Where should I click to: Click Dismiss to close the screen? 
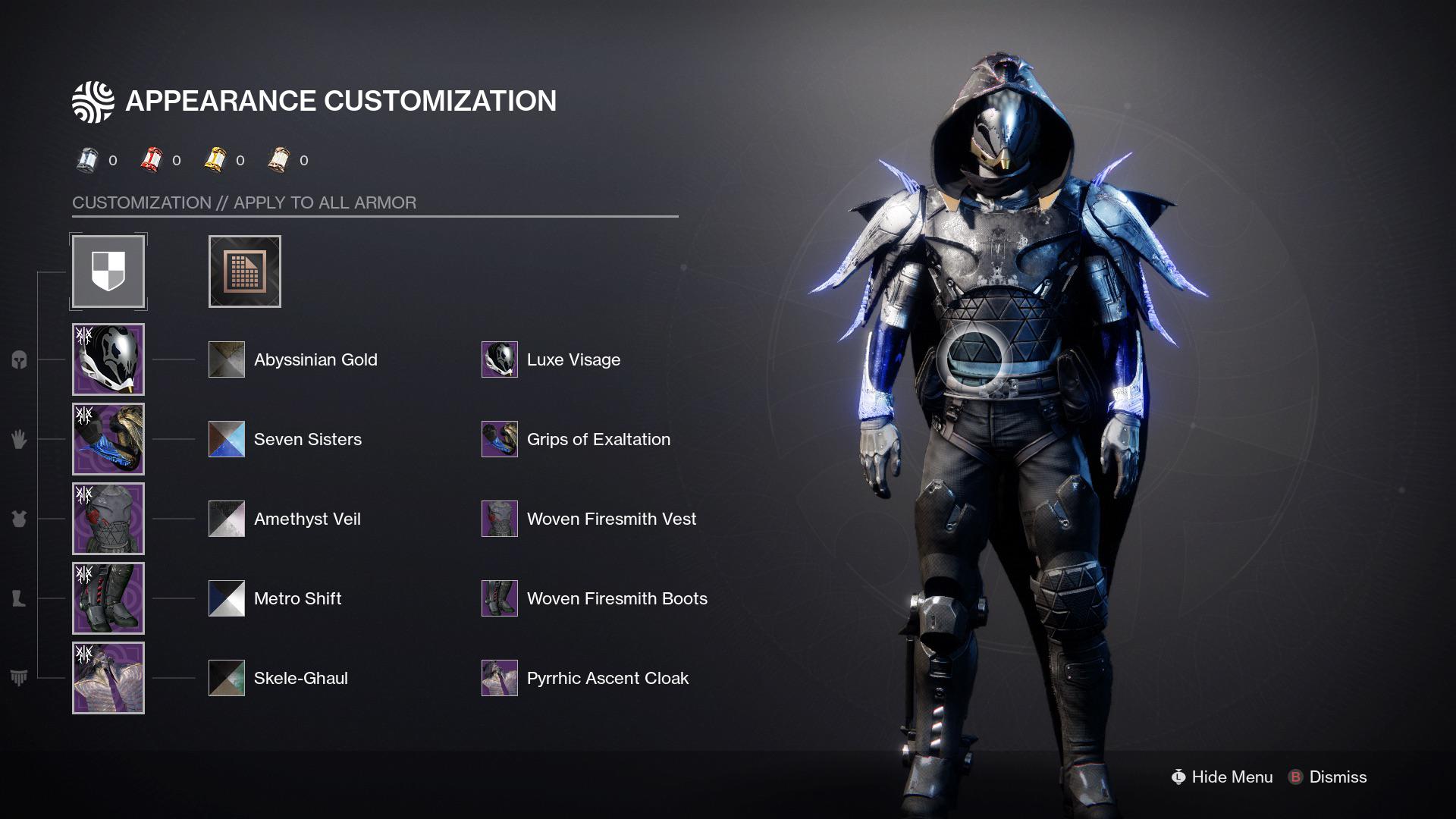click(1337, 777)
